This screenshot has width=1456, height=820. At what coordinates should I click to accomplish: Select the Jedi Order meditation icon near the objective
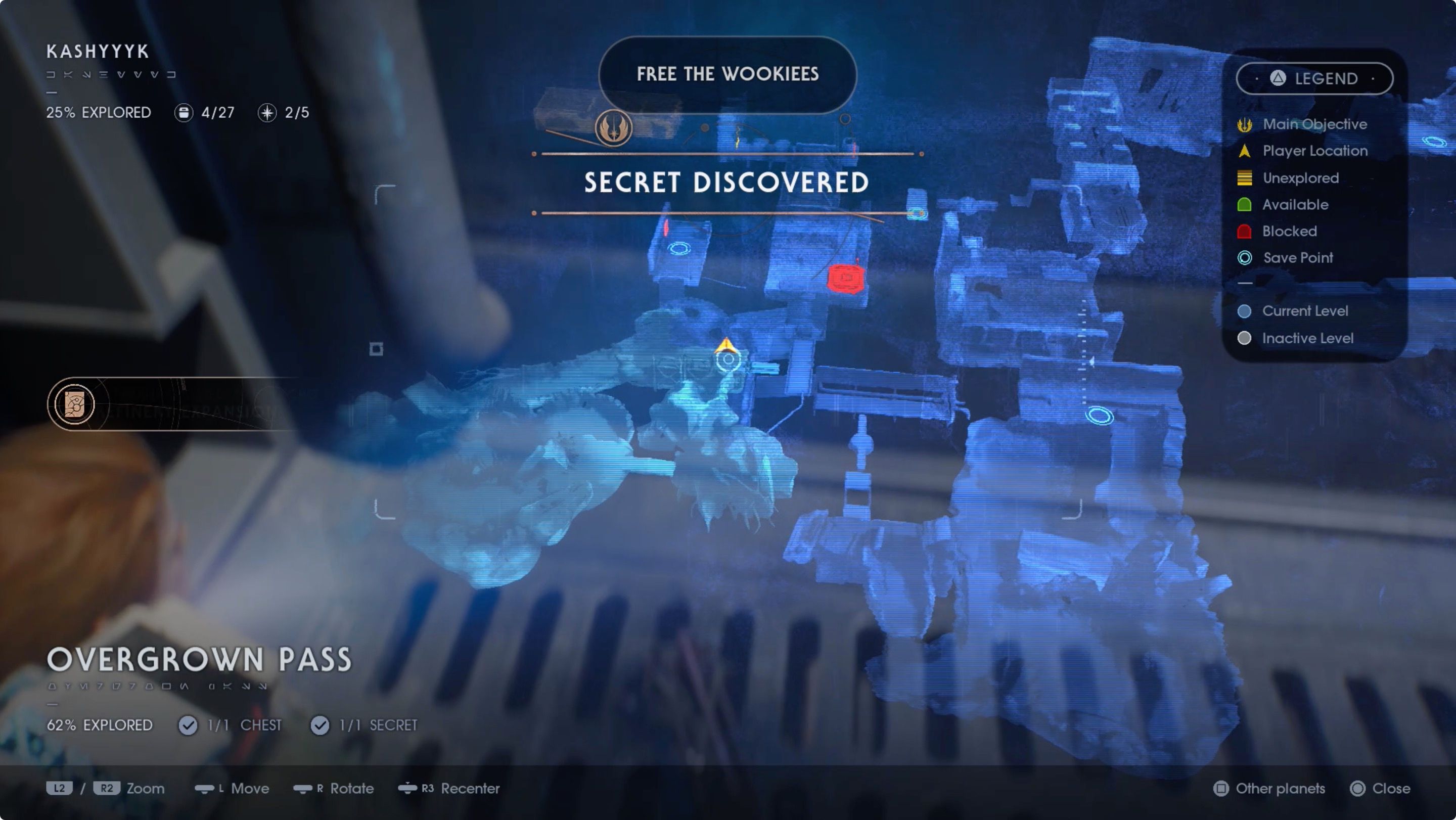click(x=614, y=128)
